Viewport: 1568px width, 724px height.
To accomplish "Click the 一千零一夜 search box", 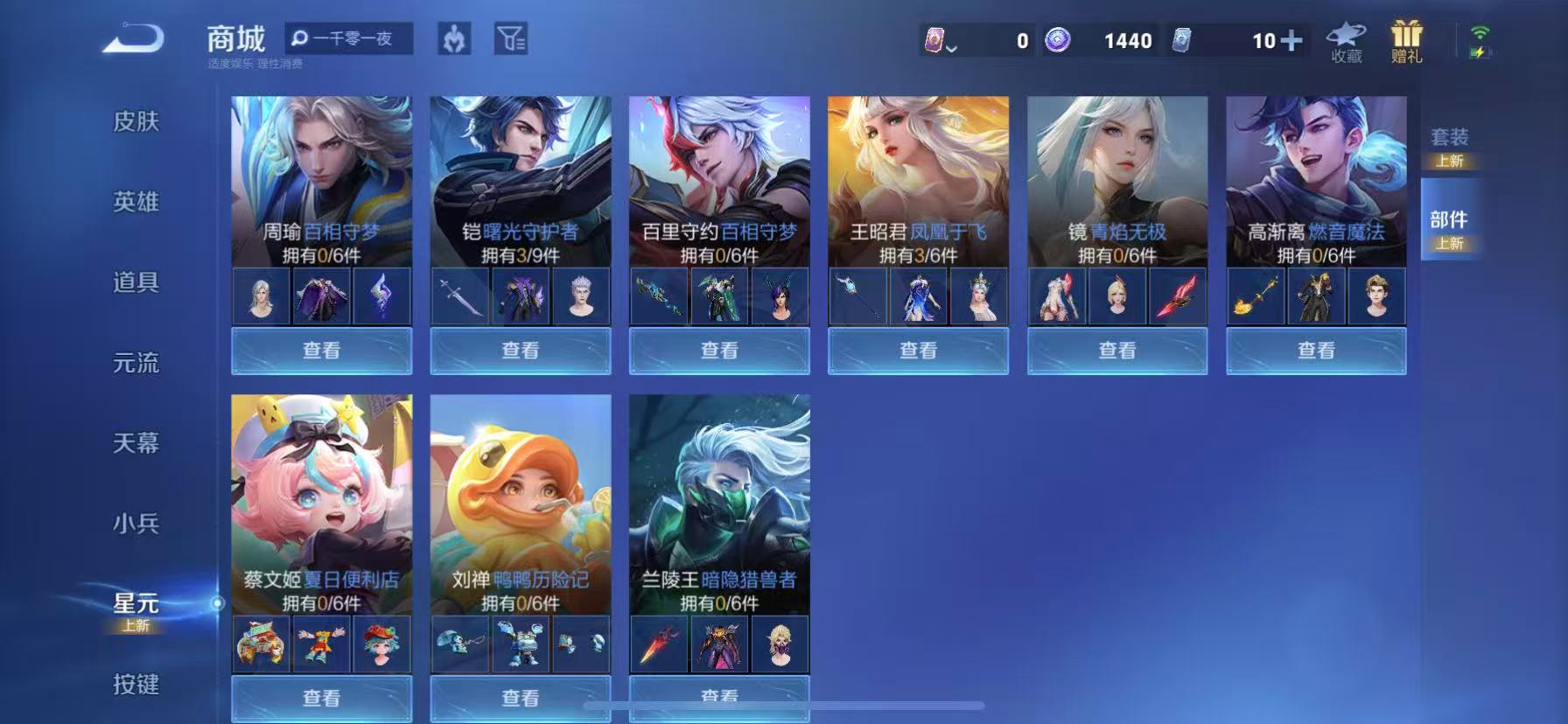I will pyautogui.click(x=349, y=39).
